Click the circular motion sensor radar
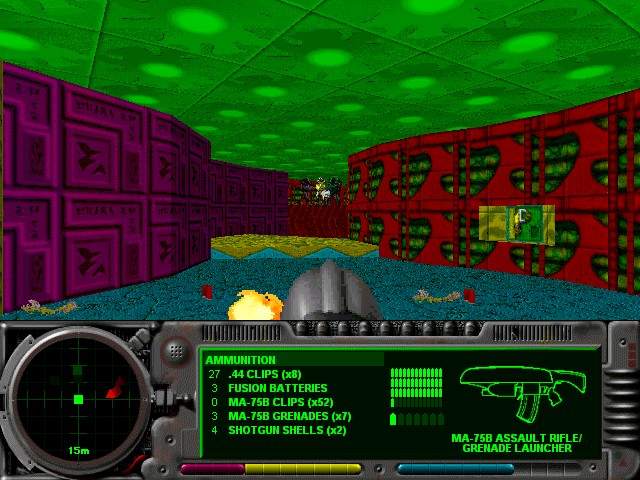 (78, 399)
